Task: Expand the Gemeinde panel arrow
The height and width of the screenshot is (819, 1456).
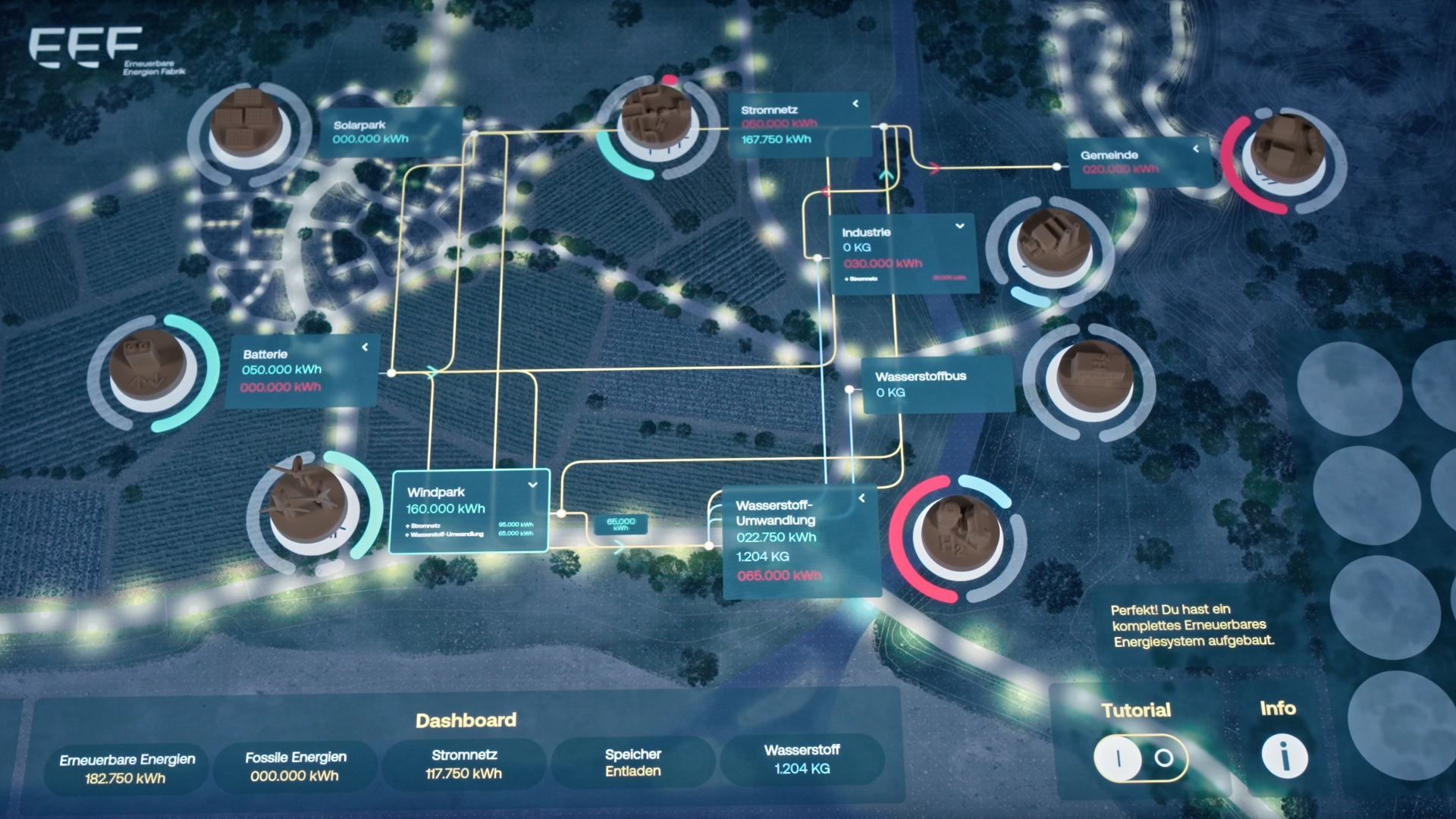Action: point(1196,149)
